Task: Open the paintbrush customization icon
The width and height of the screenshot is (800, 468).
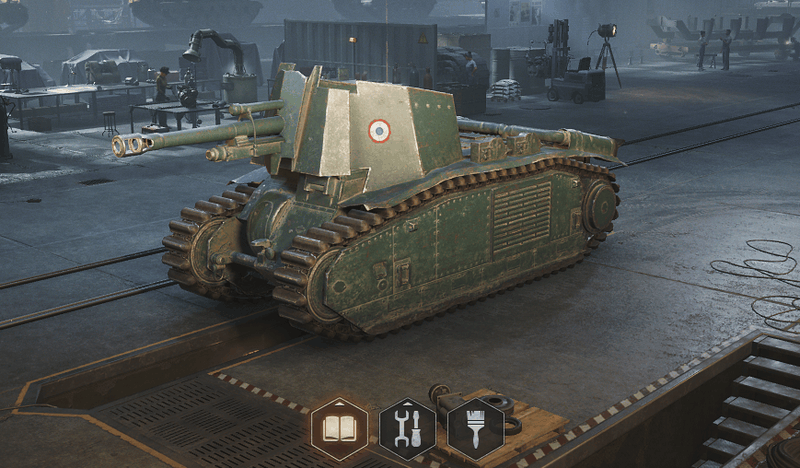Action: (x=475, y=429)
